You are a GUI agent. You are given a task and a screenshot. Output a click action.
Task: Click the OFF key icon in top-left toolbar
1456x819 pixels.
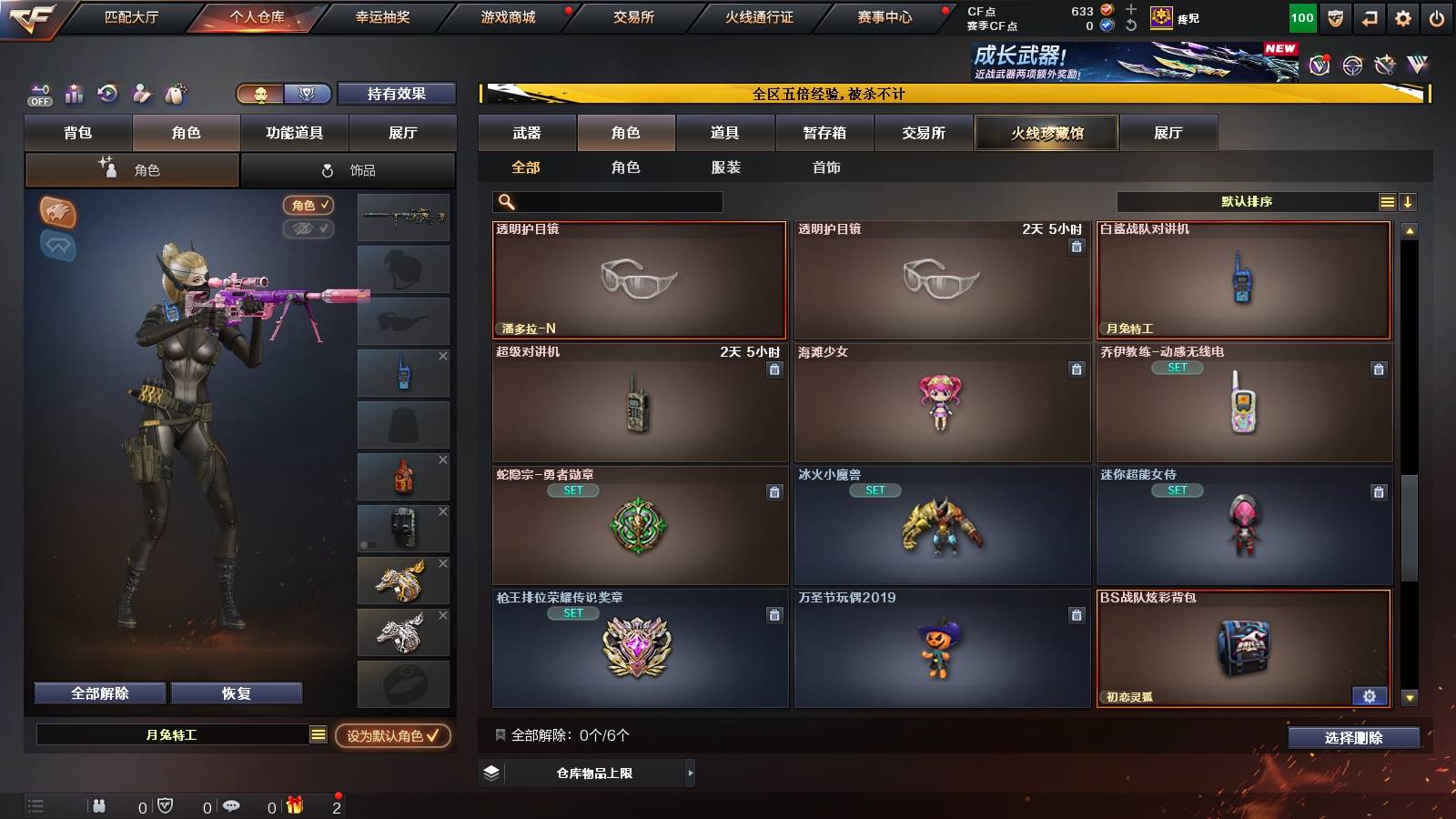coord(38,95)
